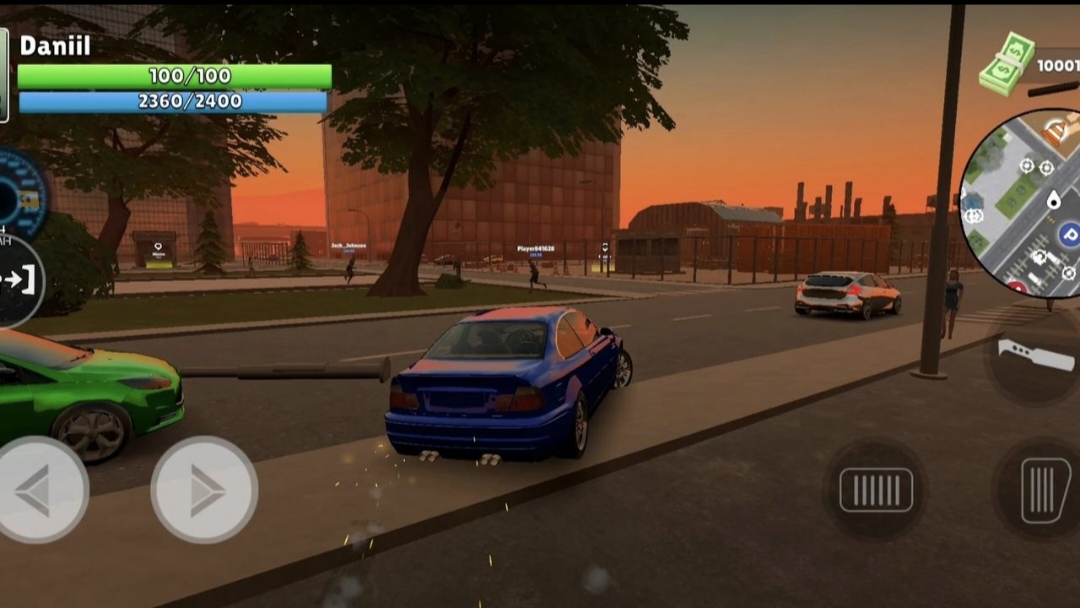This screenshot has width=1080, height=608.
Task: Tap the exit vehicle arrow button
Action: point(18,281)
